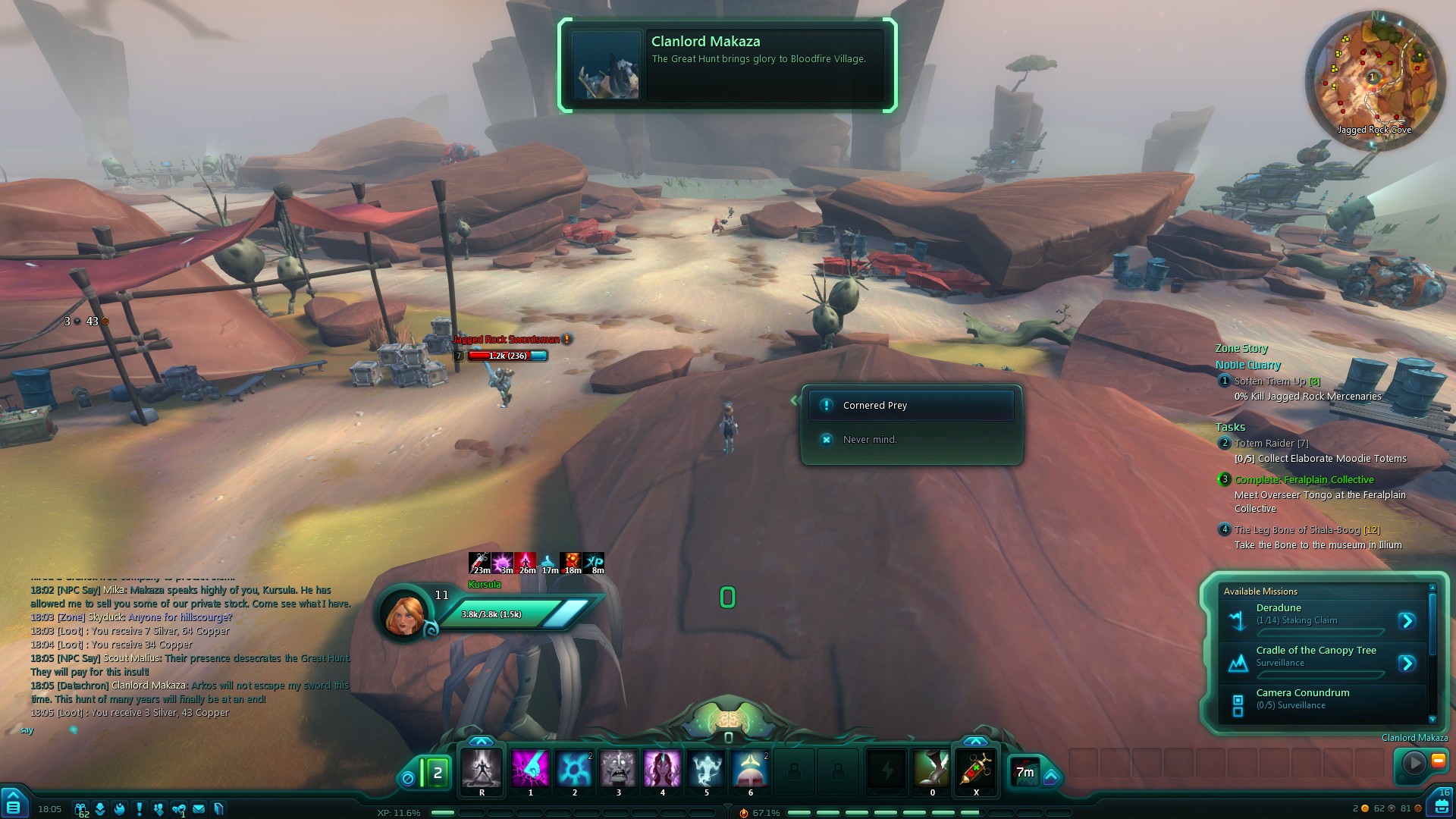This screenshot has width=1456, height=819.
Task: Minimize the datachron with the orange button
Action: (1438, 760)
